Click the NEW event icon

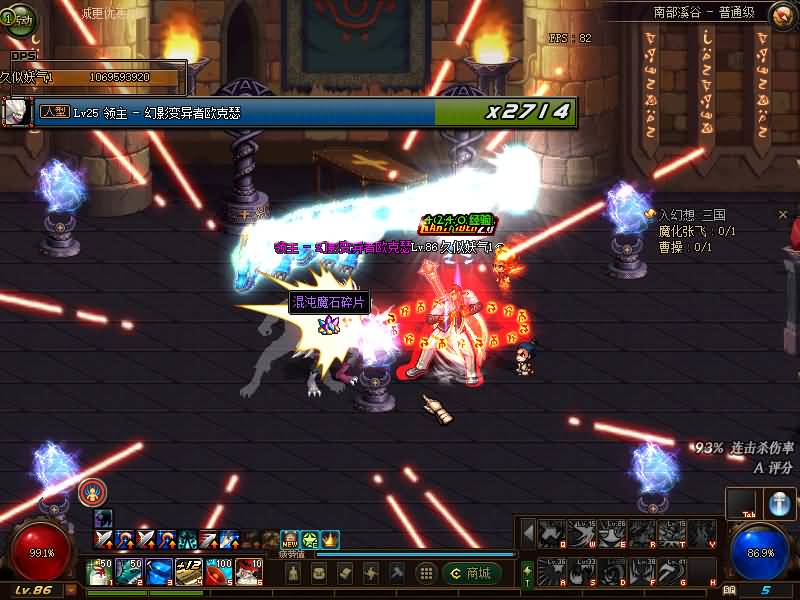[290, 540]
